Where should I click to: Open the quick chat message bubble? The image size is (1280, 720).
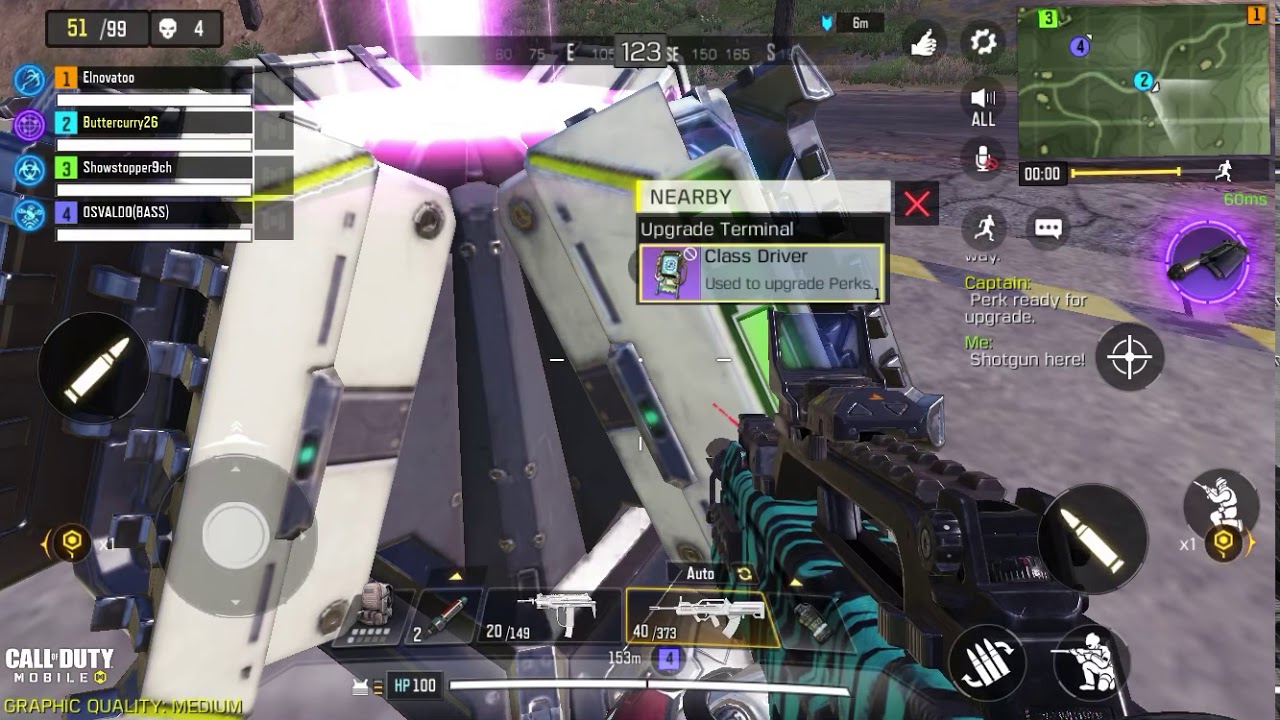(x=1047, y=229)
